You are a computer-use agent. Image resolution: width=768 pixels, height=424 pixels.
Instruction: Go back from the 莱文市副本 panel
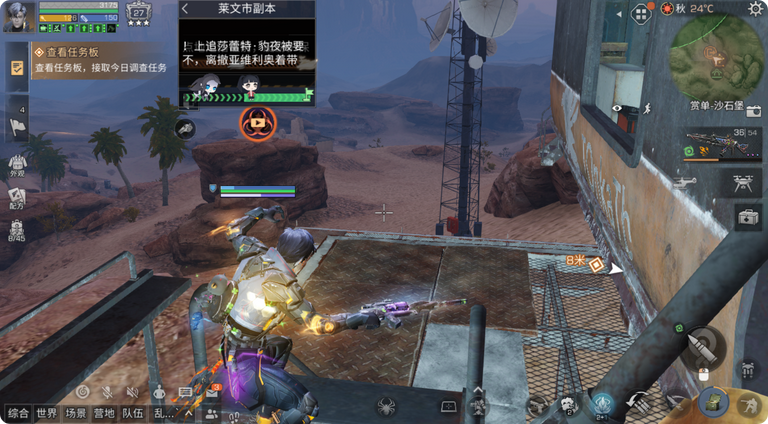click(x=186, y=9)
